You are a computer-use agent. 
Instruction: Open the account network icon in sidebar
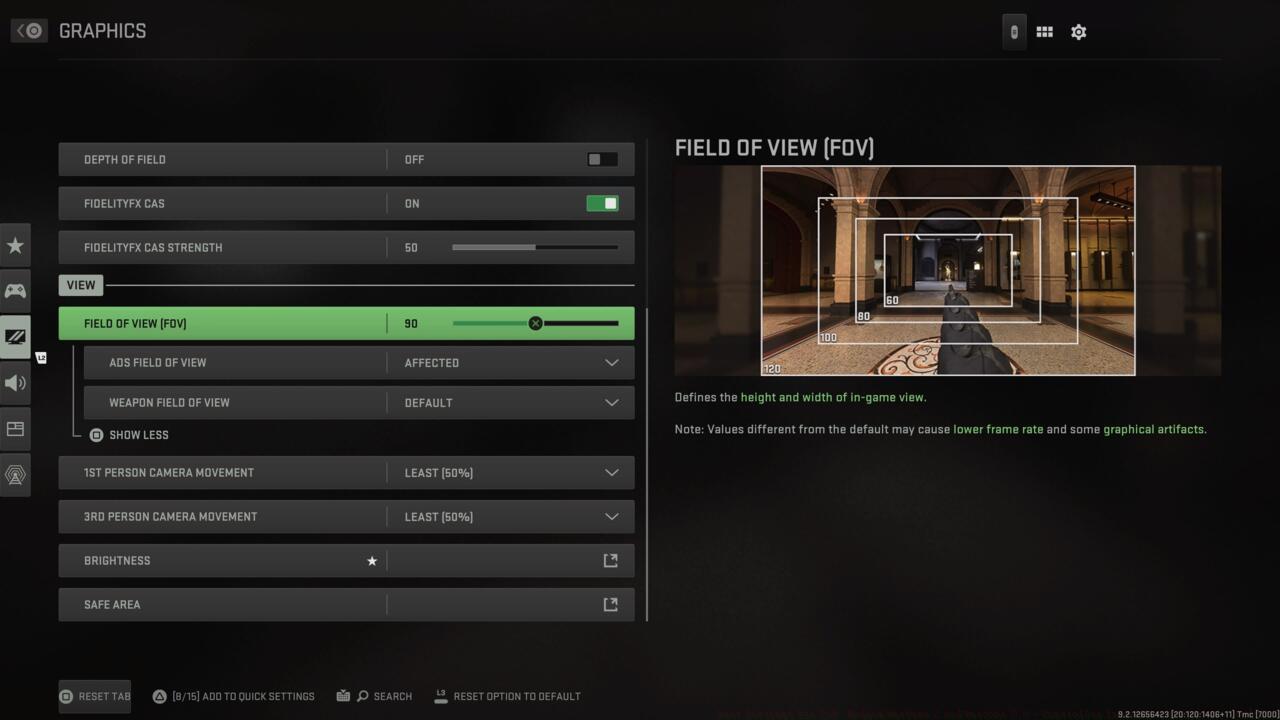(x=15, y=474)
